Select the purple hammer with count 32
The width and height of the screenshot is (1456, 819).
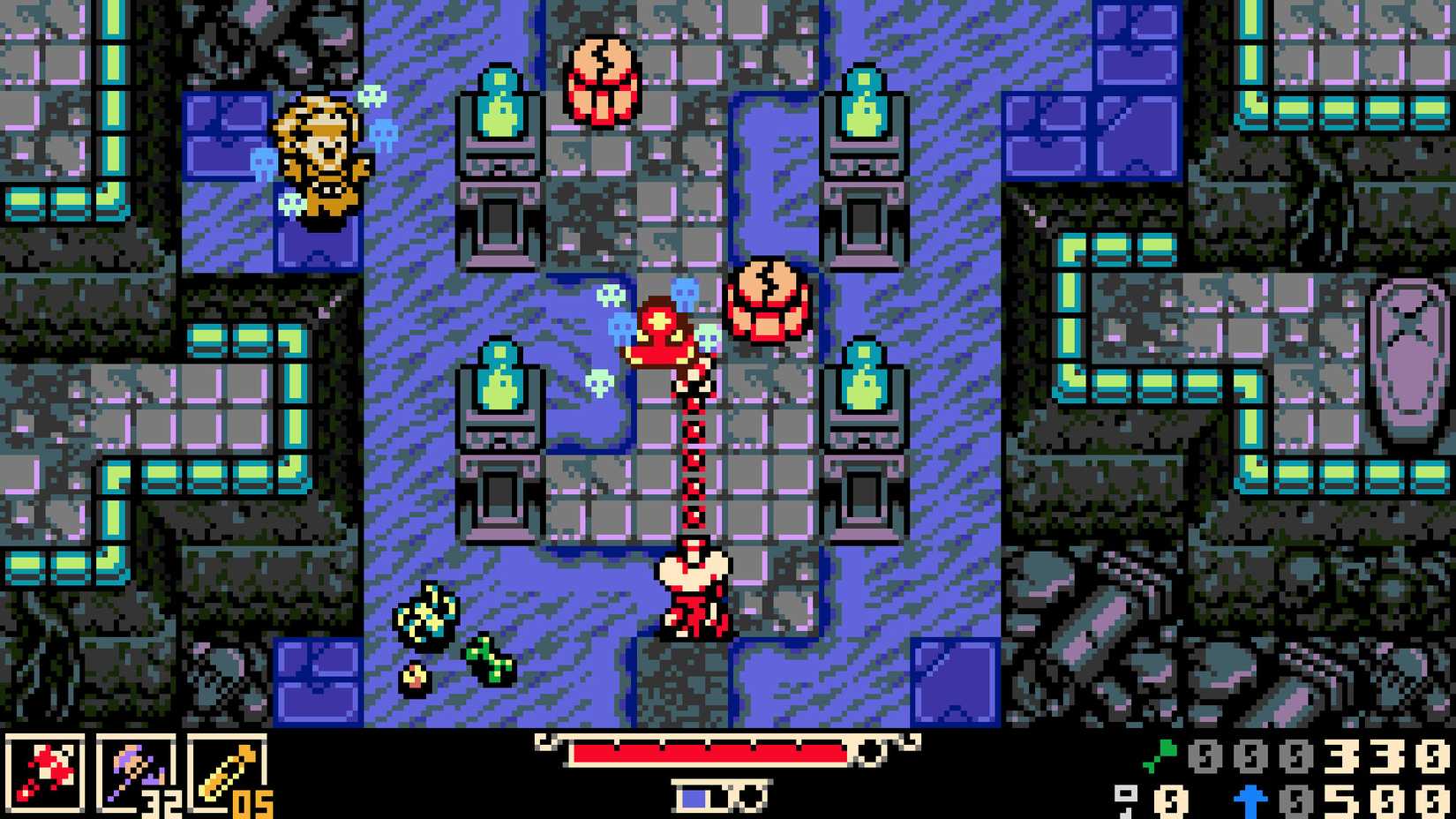pyautogui.click(x=137, y=775)
